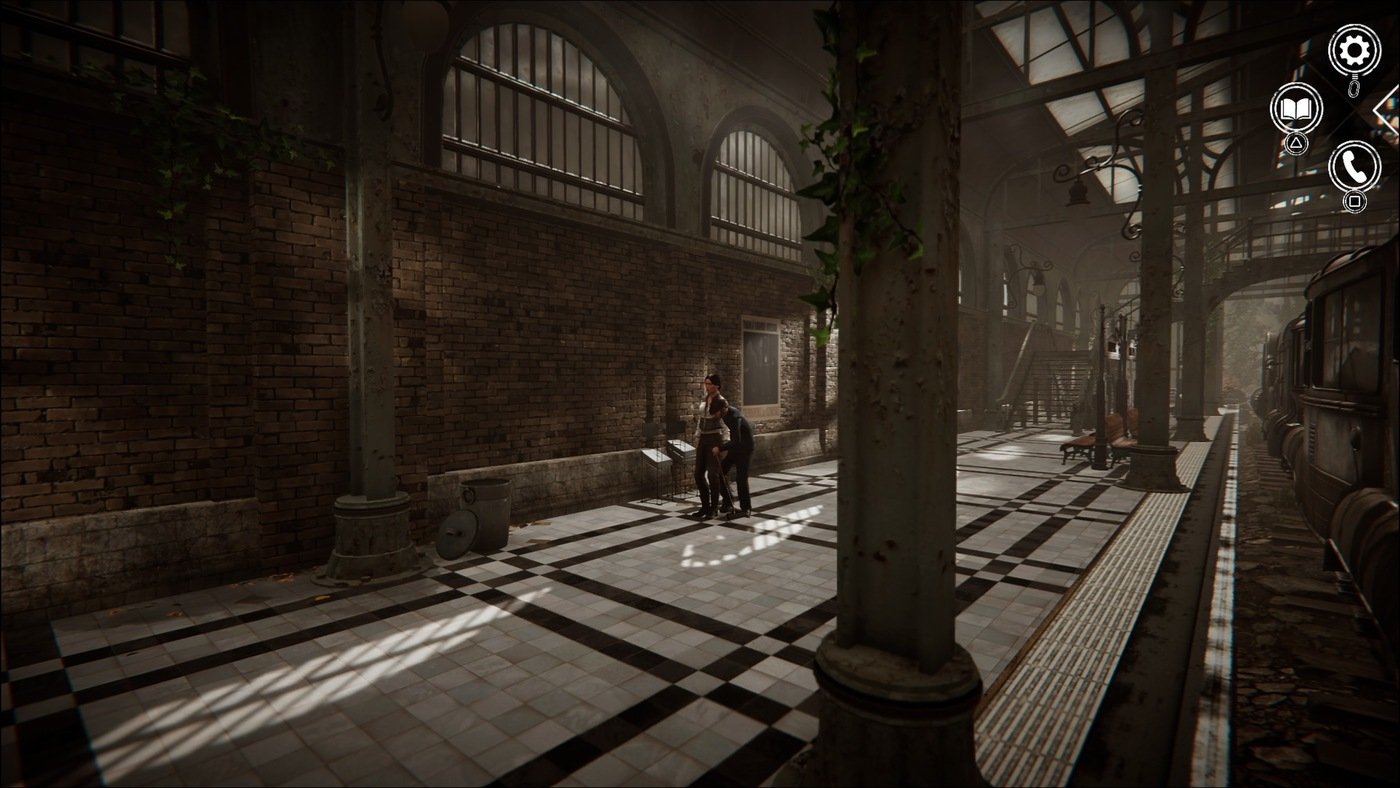Open the journal book icon
Screen dimensions: 1400x788
[1294, 110]
